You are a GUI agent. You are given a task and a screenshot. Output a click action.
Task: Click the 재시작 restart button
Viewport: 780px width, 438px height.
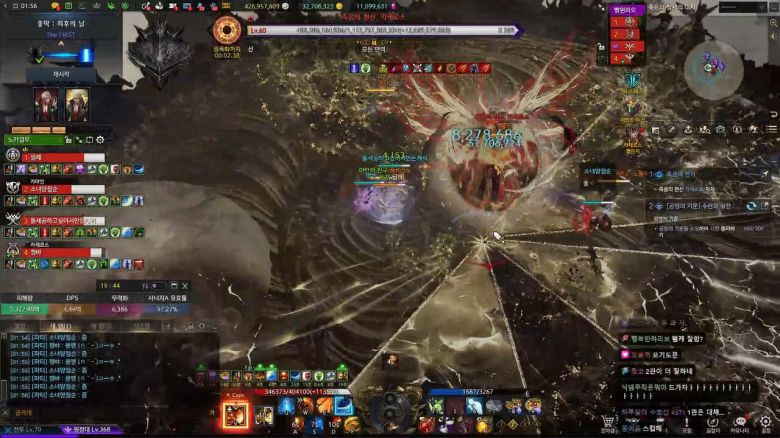(61, 73)
